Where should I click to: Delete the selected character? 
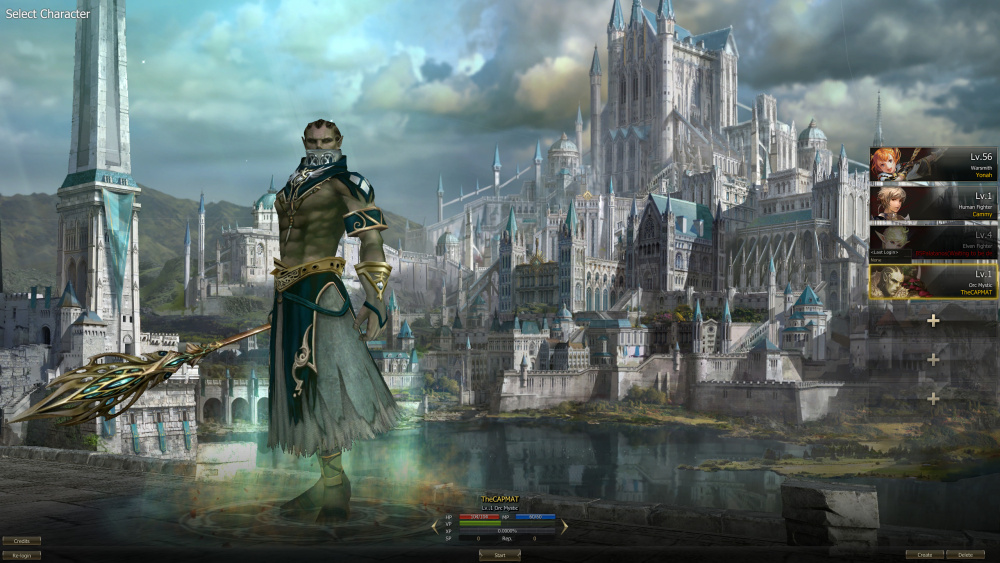[965, 554]
